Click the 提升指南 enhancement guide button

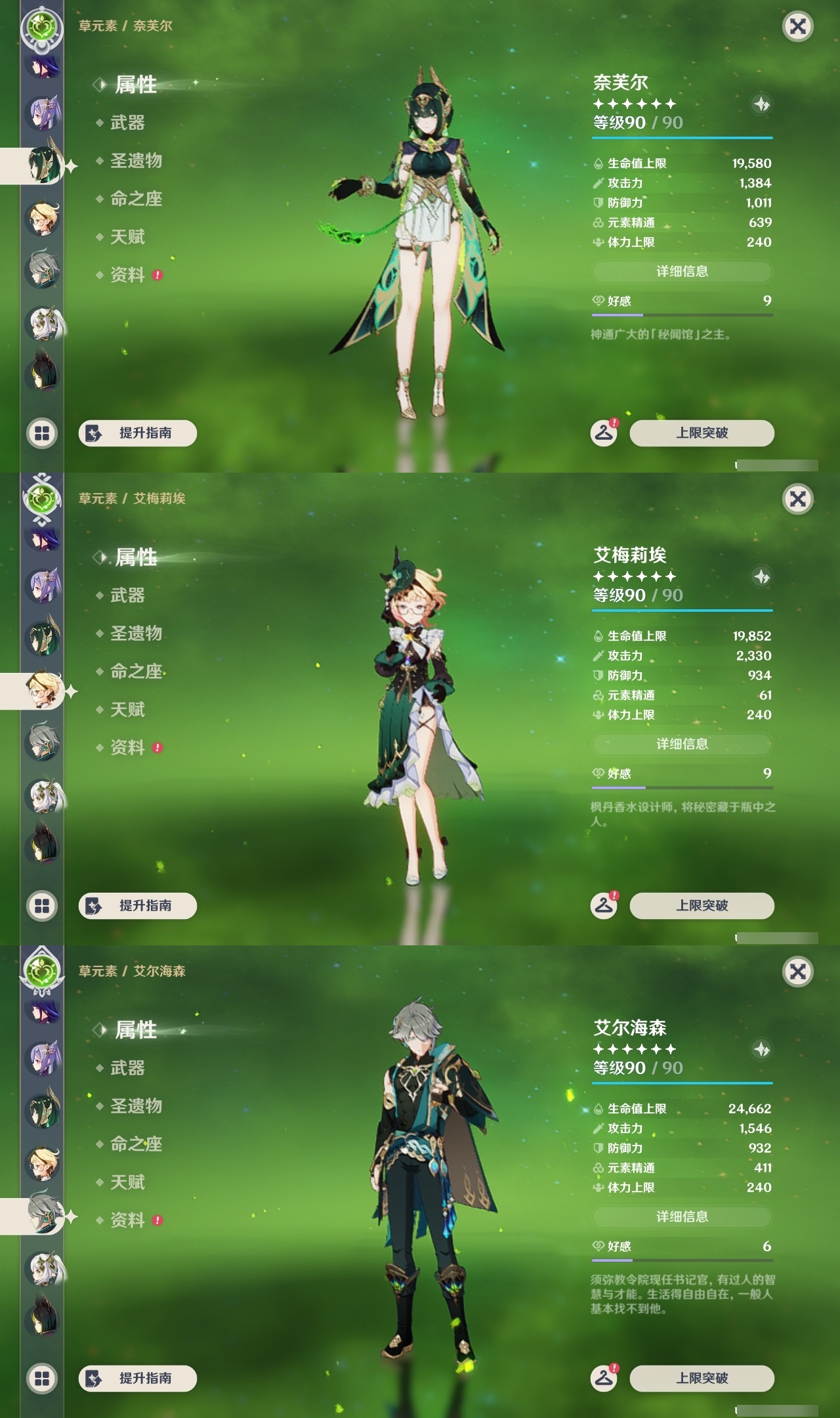tap(138, 433)
